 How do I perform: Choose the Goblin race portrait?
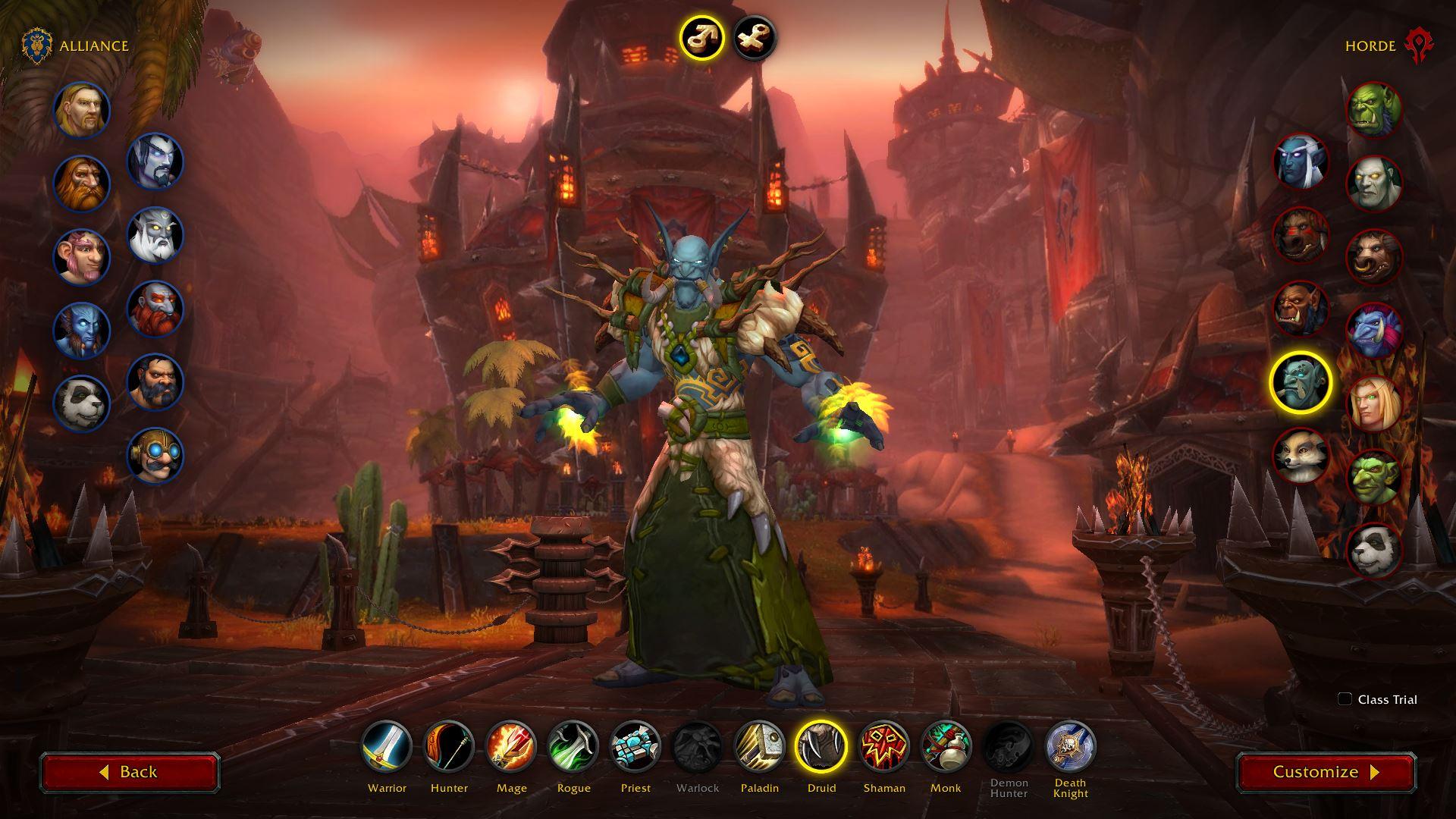click(1373, 476)
